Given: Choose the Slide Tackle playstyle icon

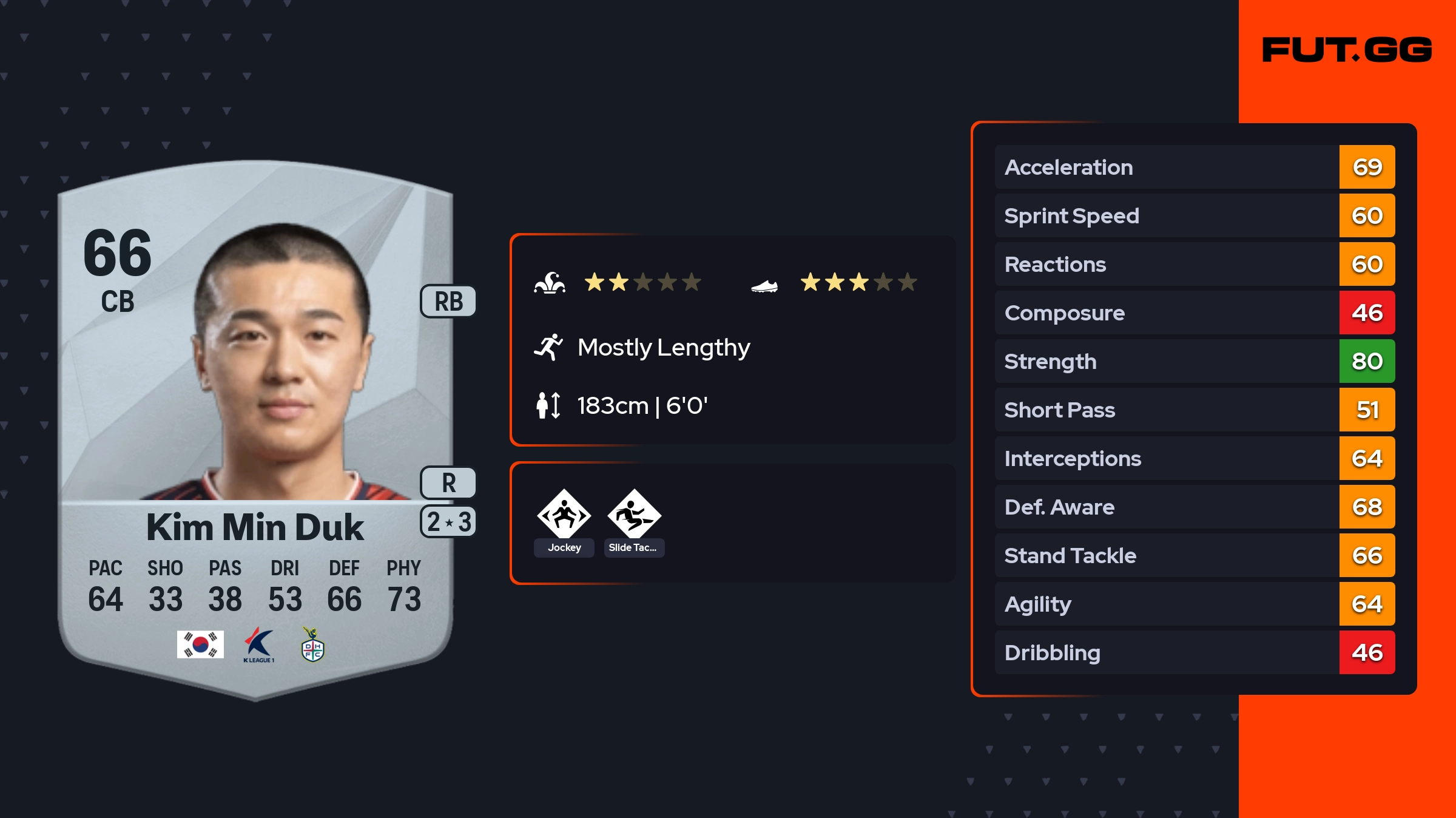Looking at the screenshot, I should pyautogui.click(x=634, y=515).
